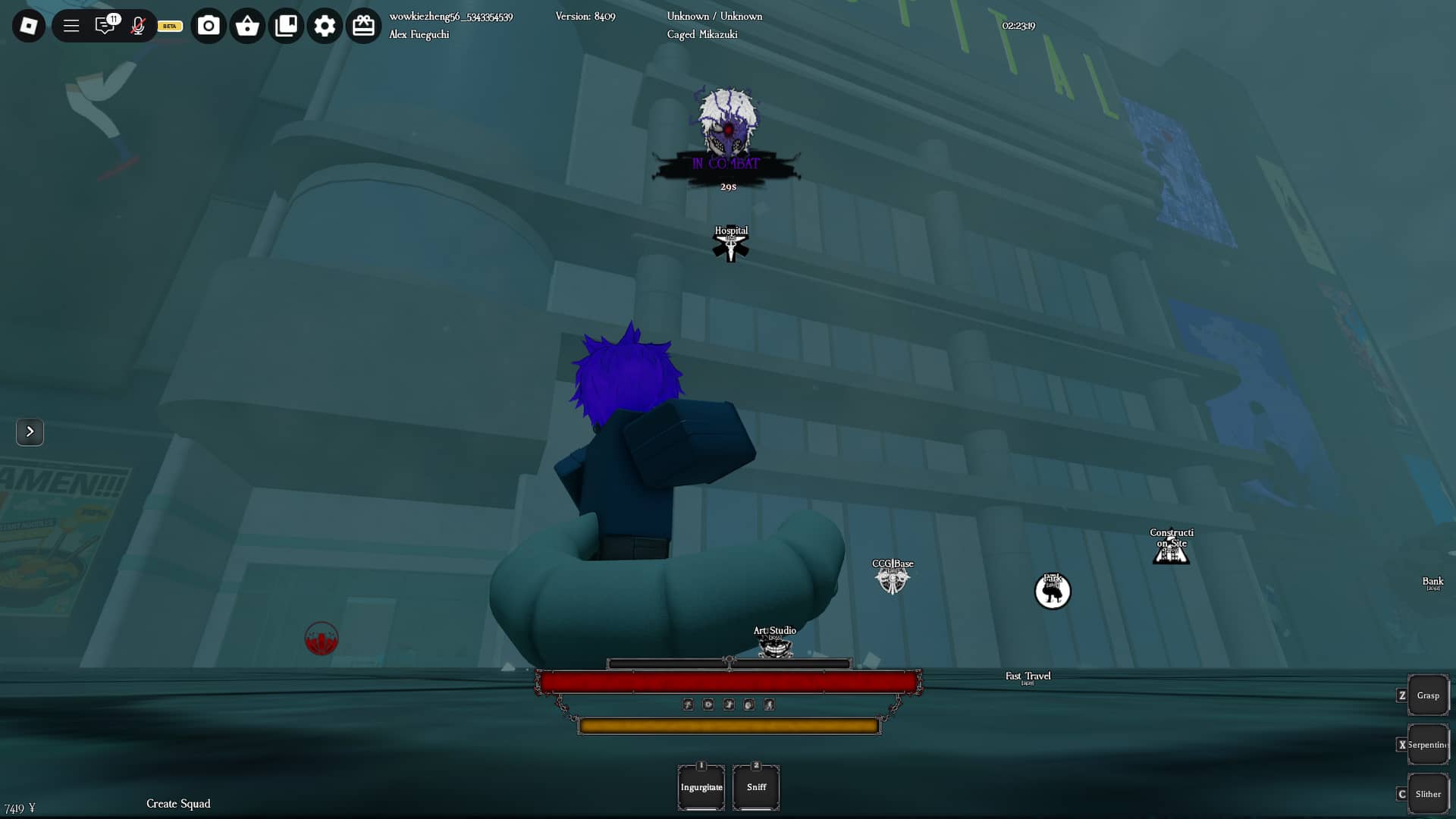Click the yellow experience progress bar
This screenshot has width=1456, height=819.
(x=728, y=725)
